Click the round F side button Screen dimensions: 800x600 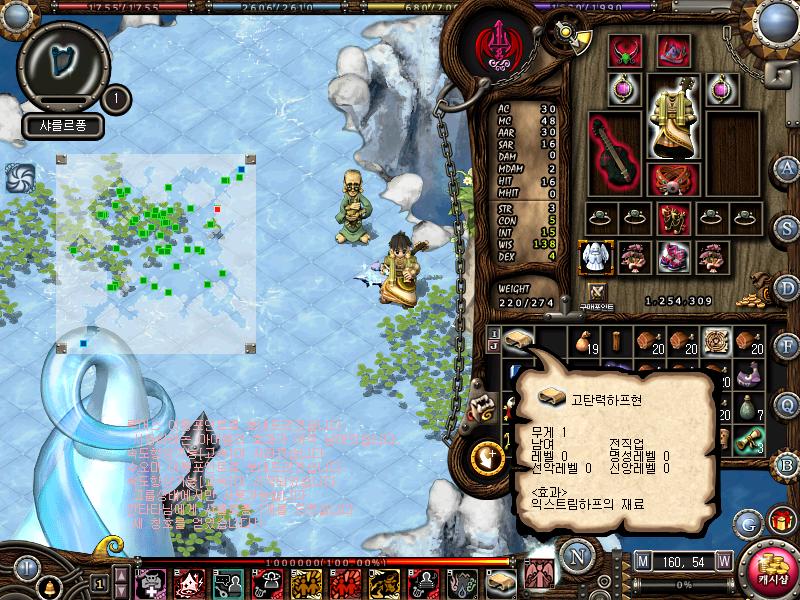pyautogui.click(x=787, y=346)
